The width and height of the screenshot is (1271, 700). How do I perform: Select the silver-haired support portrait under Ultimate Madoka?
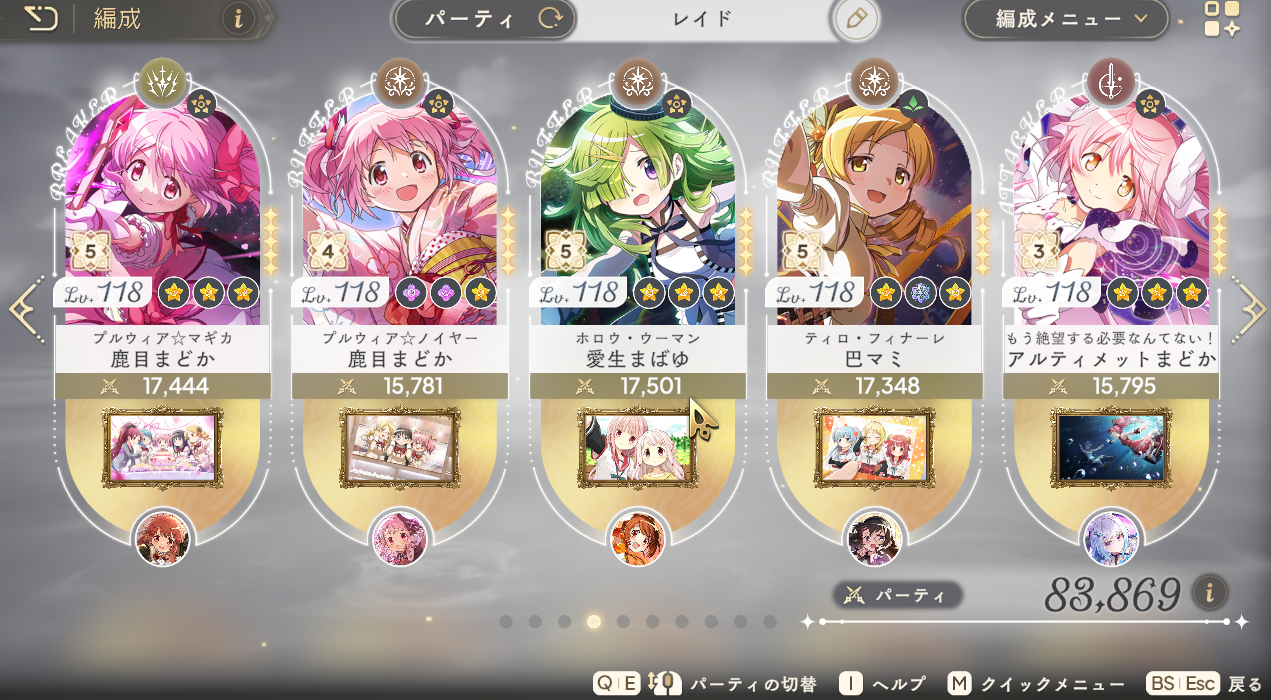[1111, 537]
